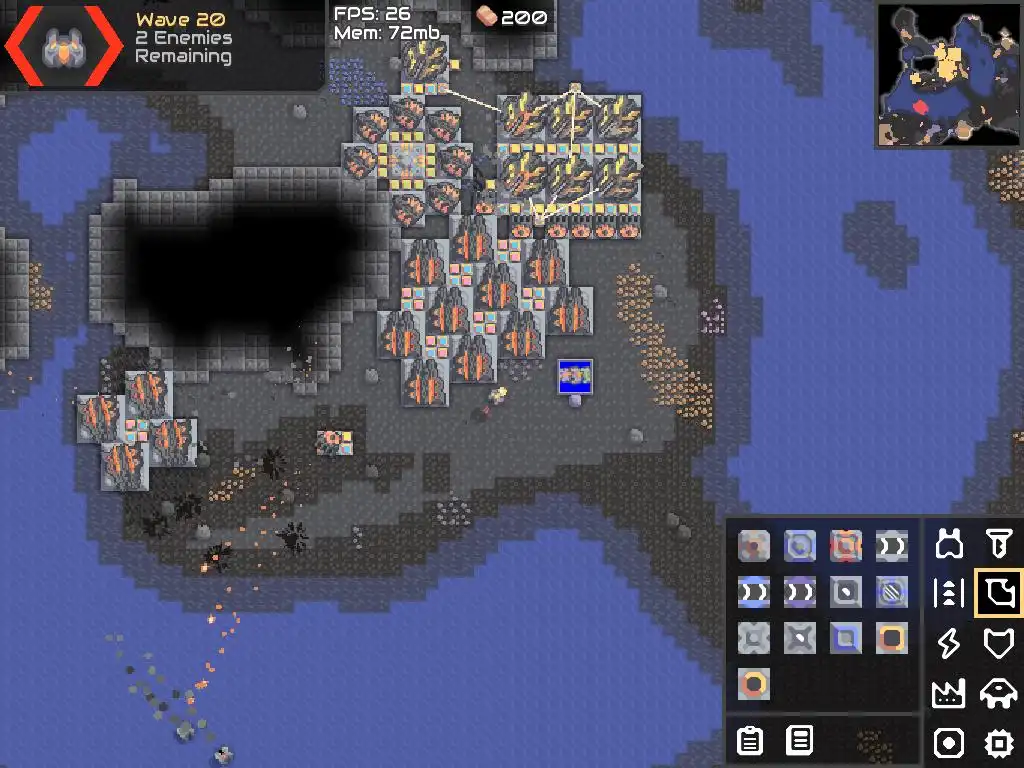Switch to the drill production category

(x=998, y=544)
